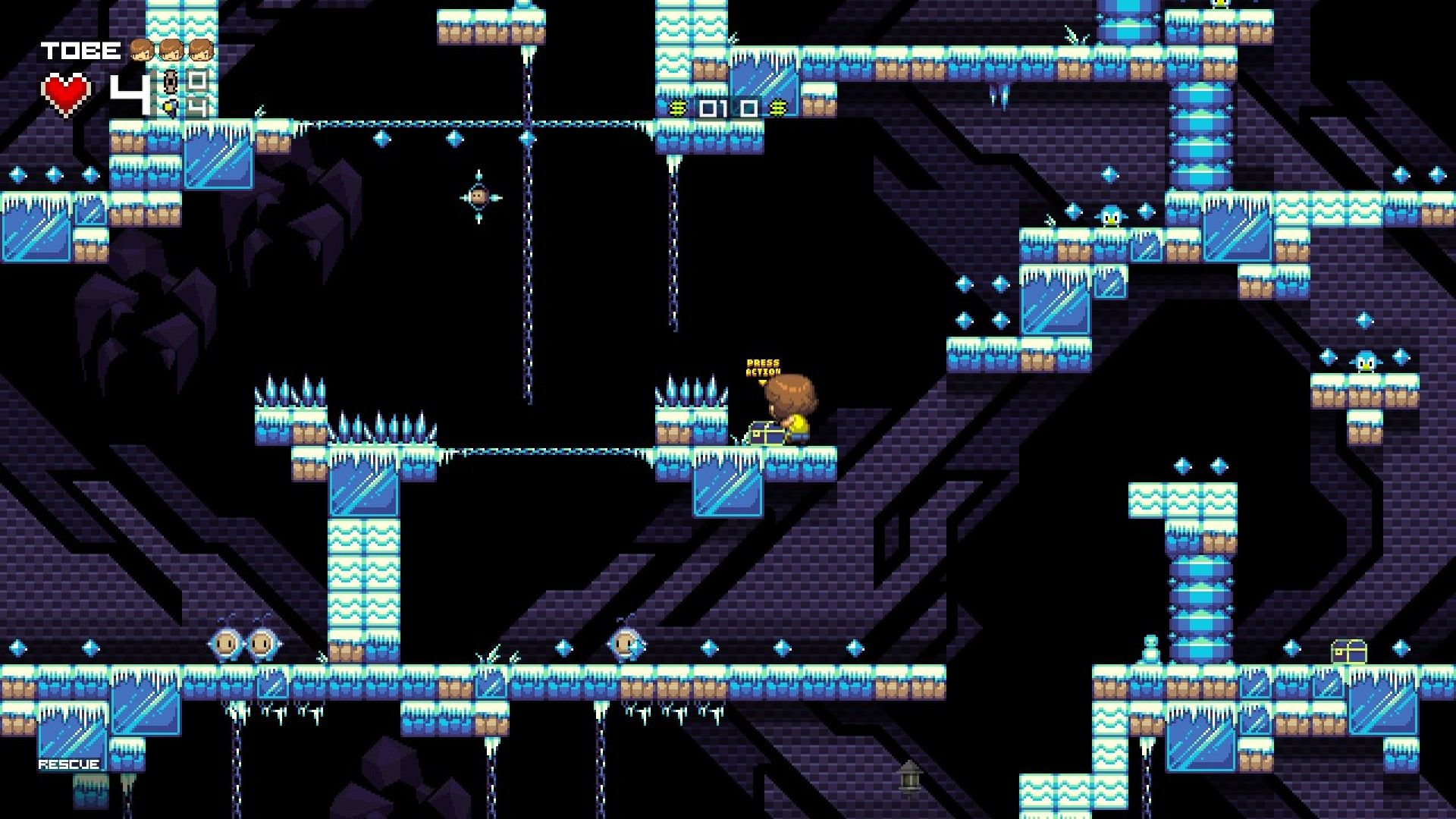The image size is (1456, 819).
Task: Click the rope counter icon in the HUD
Action: (x=170, y=83)
